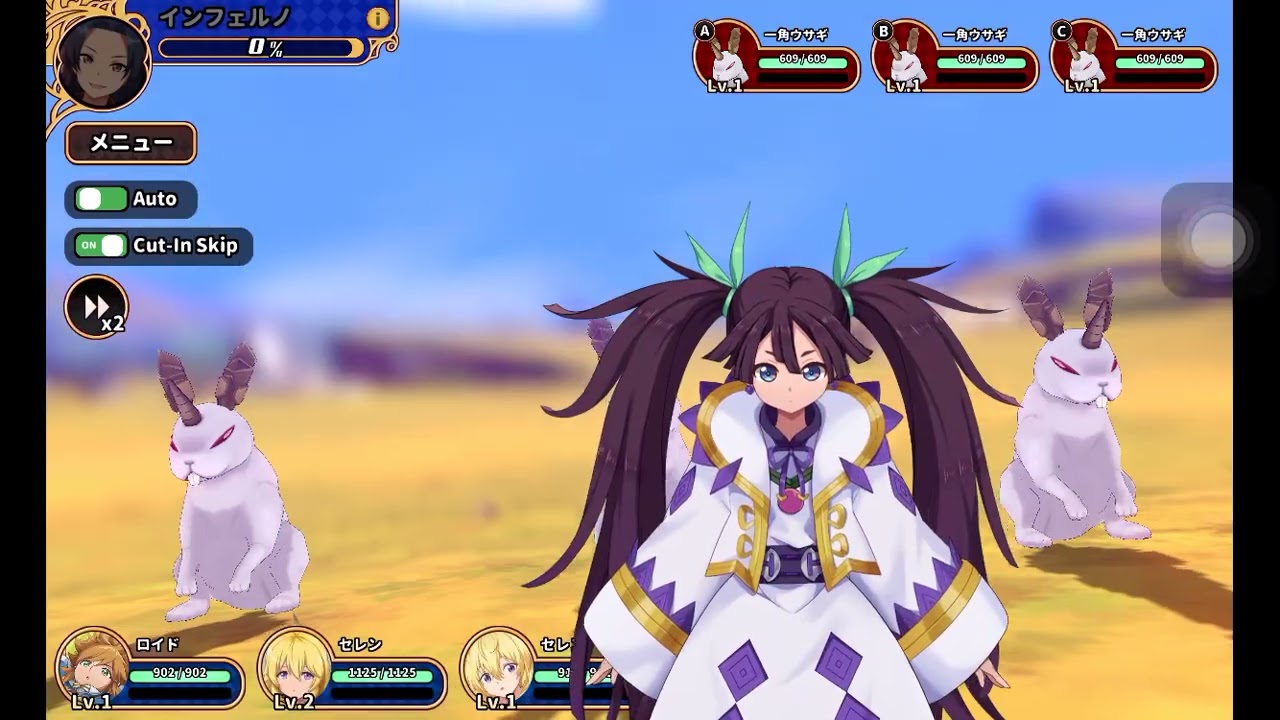The width and height of the screenshot is (1280, 720).
Task: Open the メニュー menu button
Action: [131, 143]
